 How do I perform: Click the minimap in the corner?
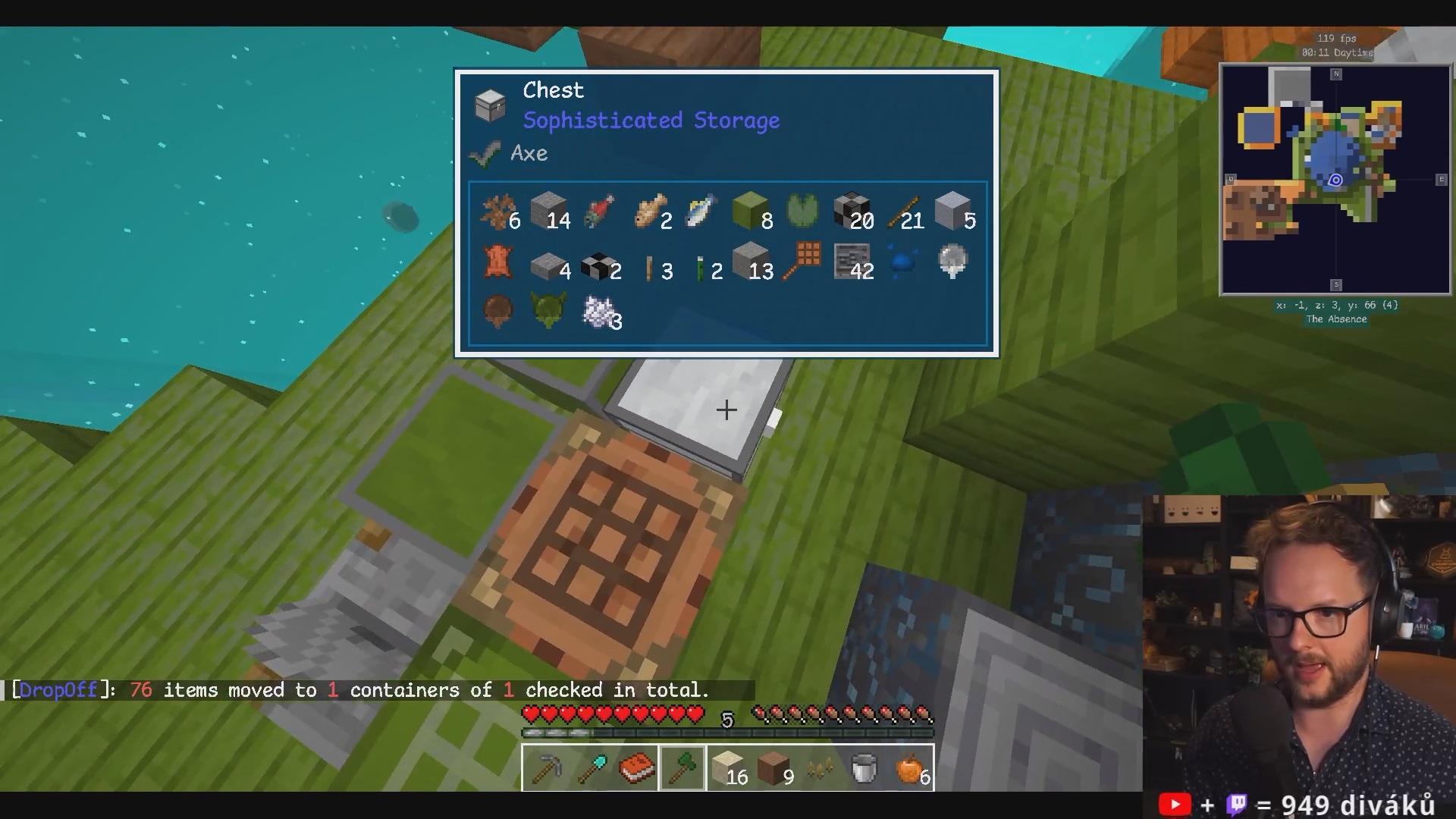[1335, 180]
